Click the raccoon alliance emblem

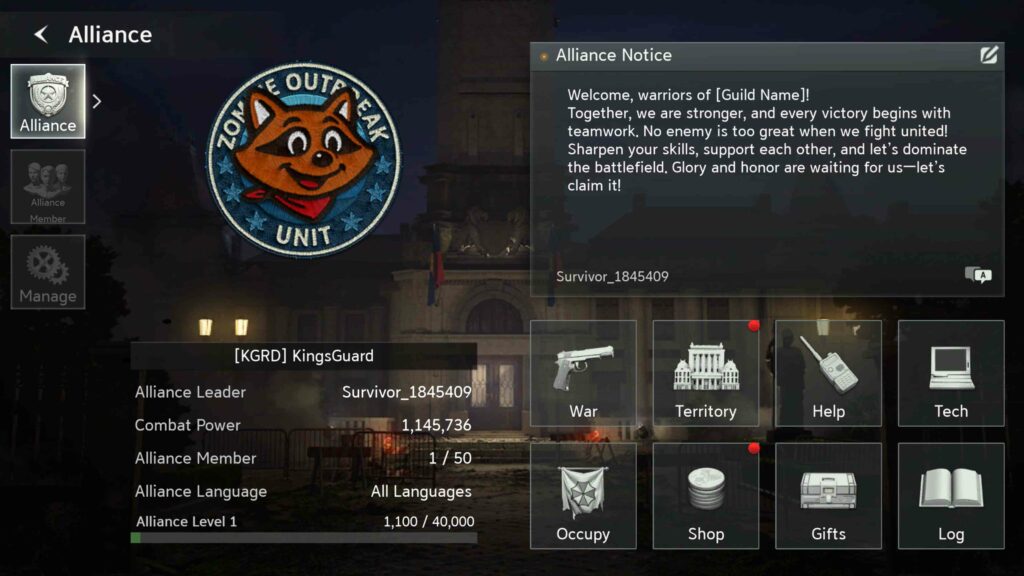click(x=303, y=158)
